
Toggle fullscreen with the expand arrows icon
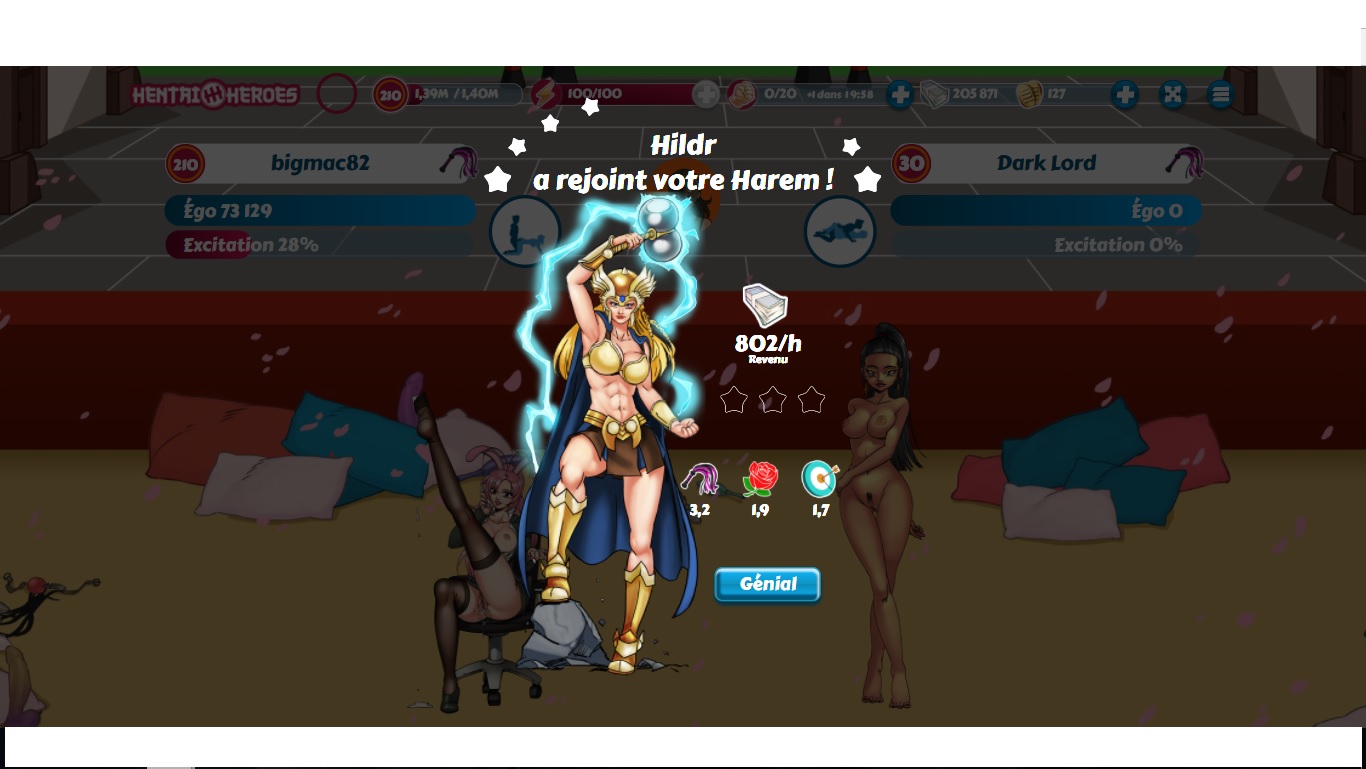pos(1172,95)
